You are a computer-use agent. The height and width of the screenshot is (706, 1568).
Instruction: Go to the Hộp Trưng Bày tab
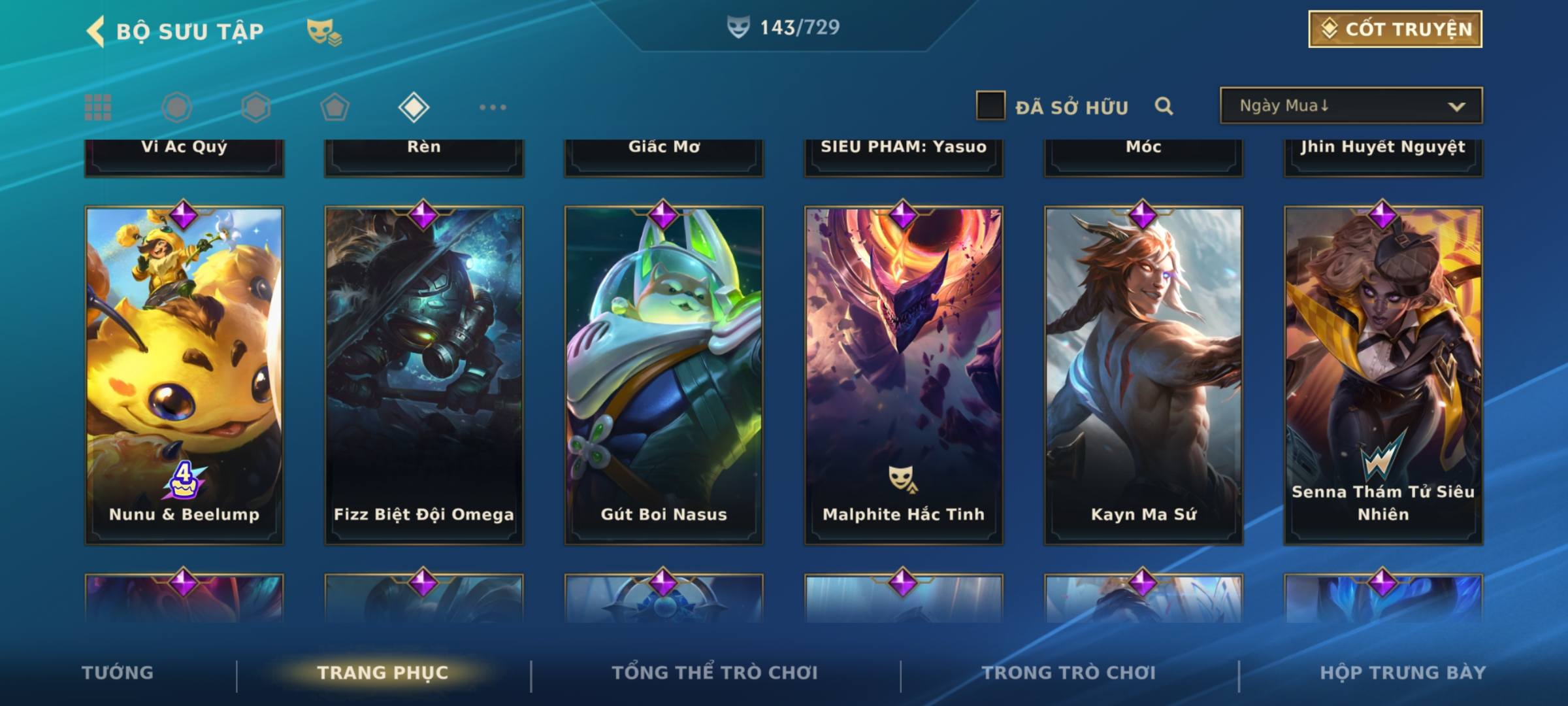[1403, 673]
